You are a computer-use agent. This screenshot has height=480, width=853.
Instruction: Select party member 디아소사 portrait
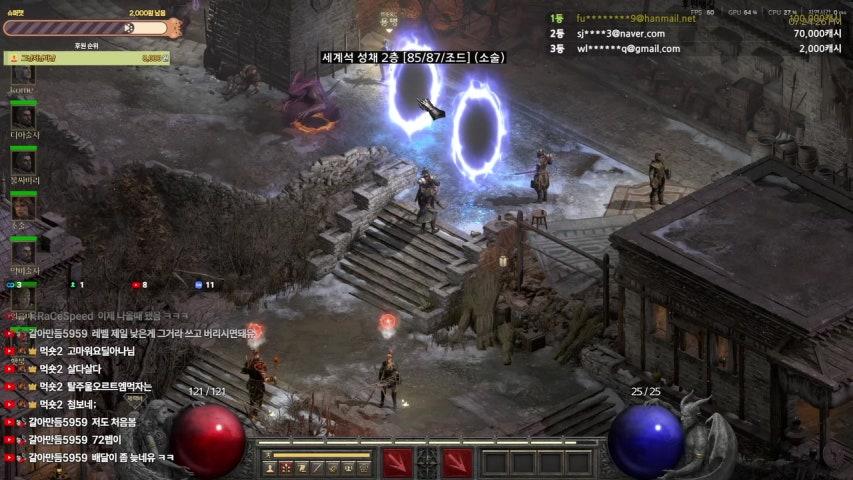(23, 116)
